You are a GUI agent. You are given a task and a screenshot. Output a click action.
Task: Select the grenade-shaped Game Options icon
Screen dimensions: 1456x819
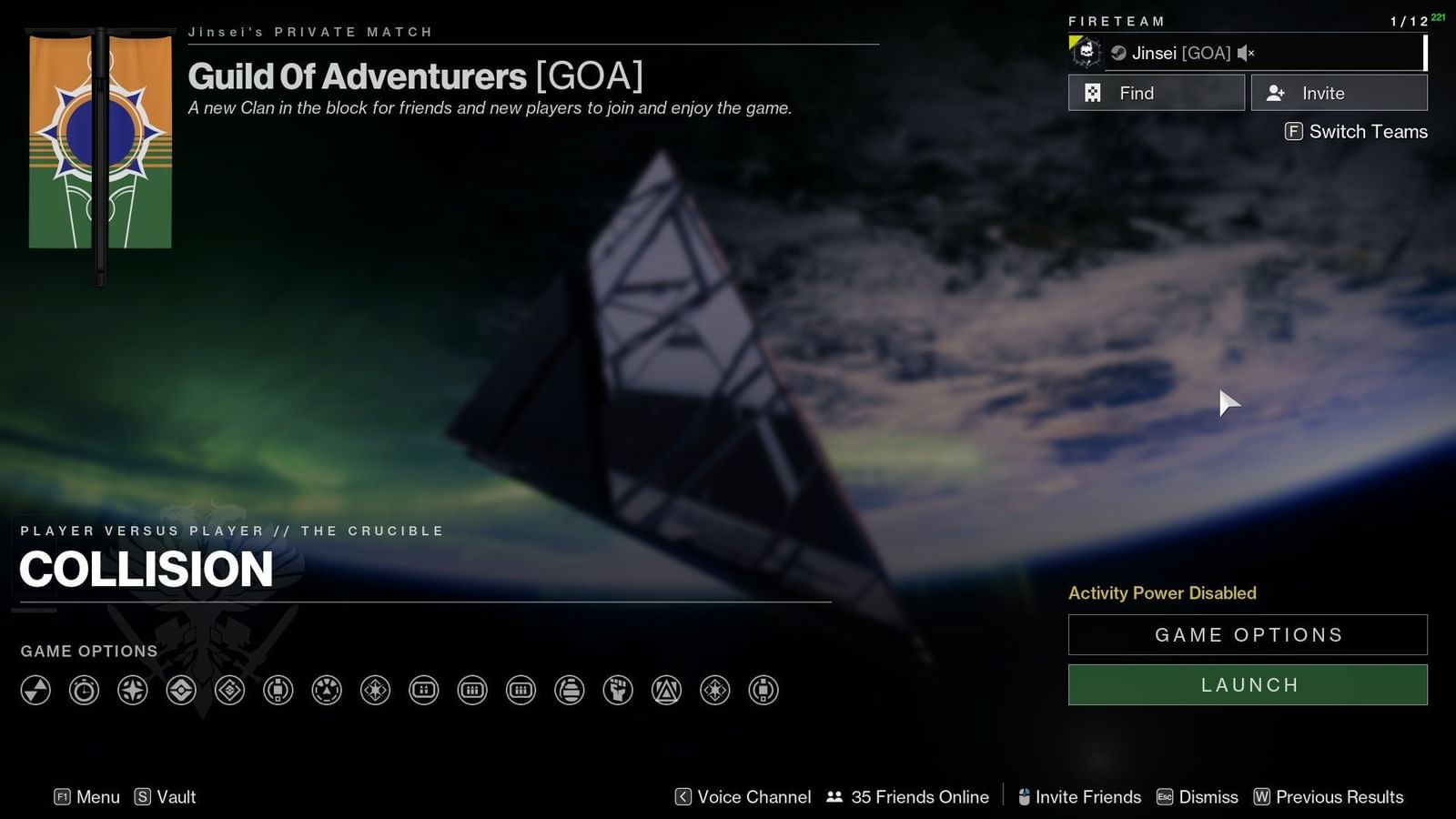pyautogui.click(x=569, y=691)
